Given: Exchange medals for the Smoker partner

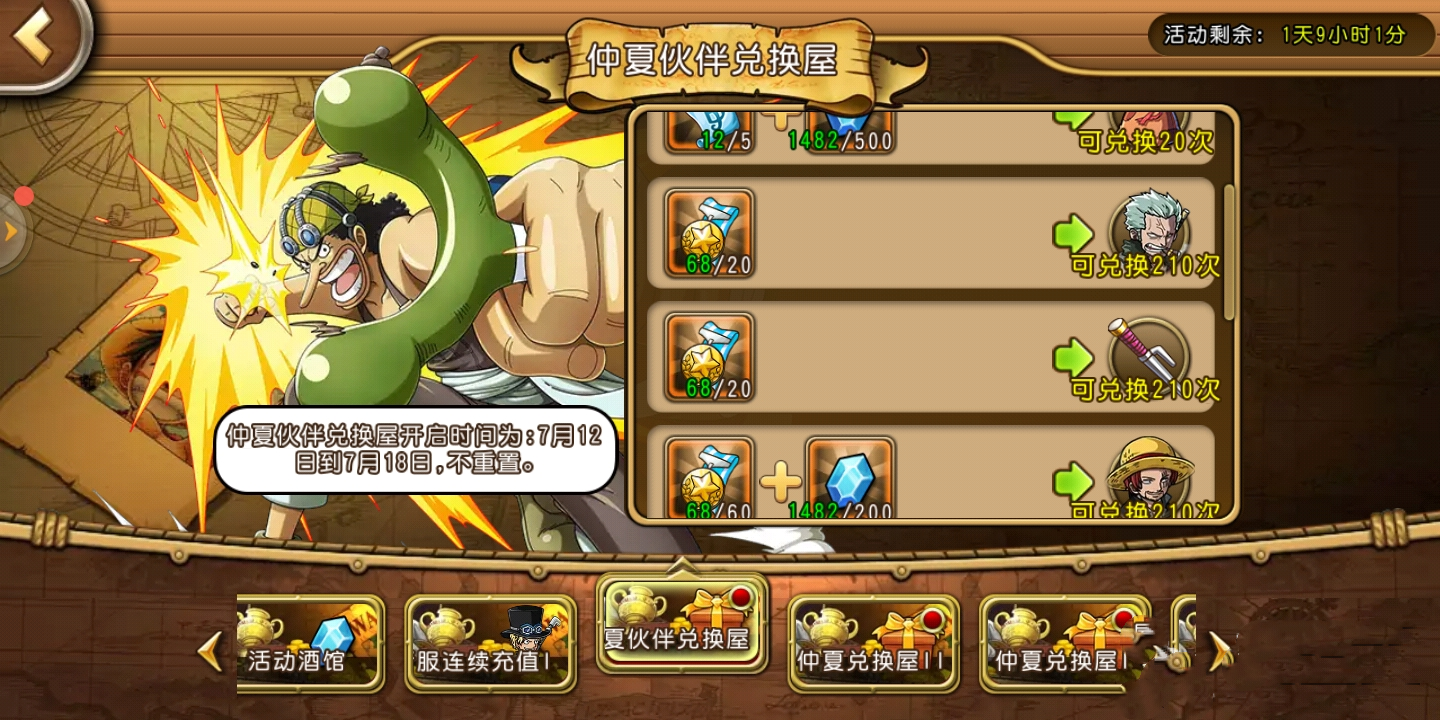Looking at the screenshot, I should coord(1073,235).
